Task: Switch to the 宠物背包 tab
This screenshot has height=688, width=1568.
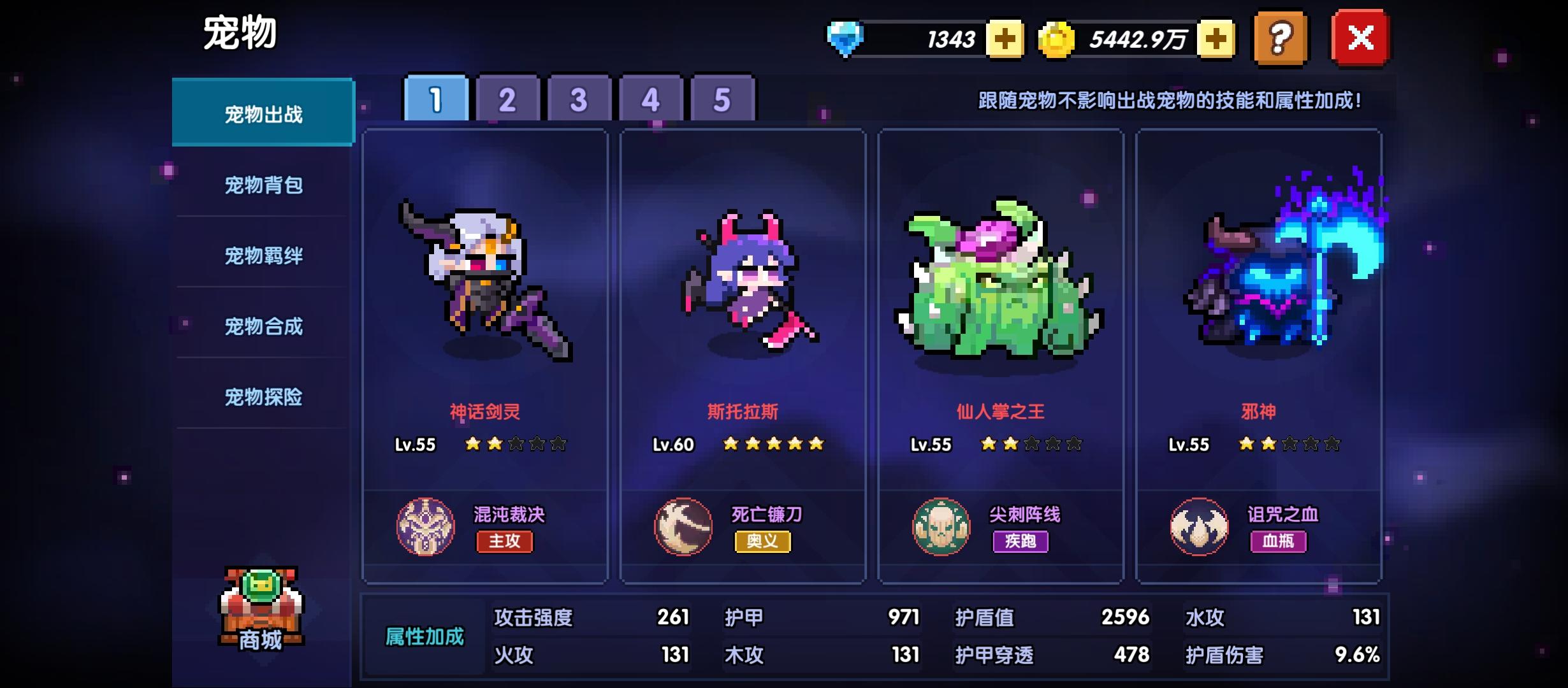Action: (x=263, y=185)
